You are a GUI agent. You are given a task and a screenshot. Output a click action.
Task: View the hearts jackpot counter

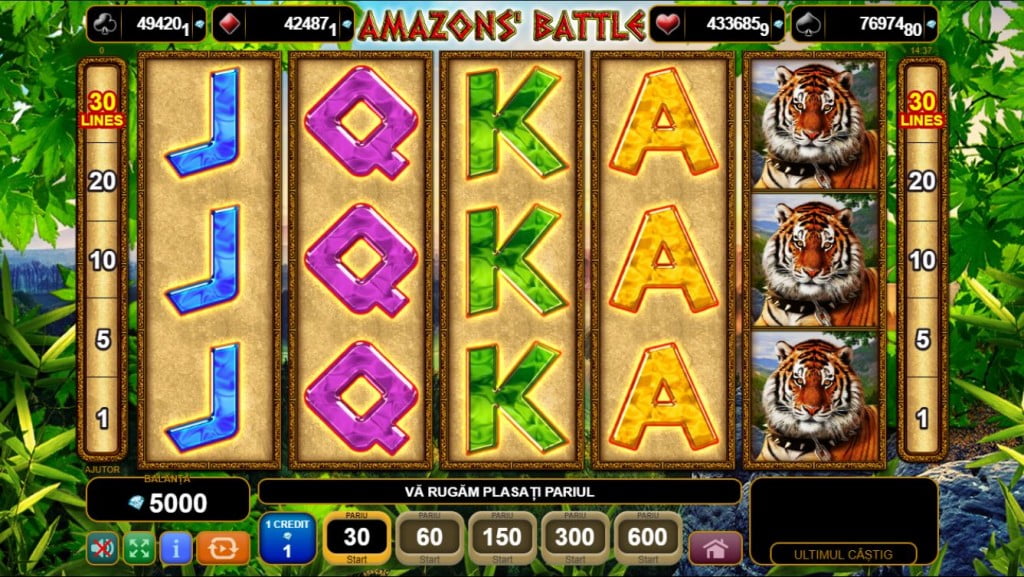click(715, 24)
